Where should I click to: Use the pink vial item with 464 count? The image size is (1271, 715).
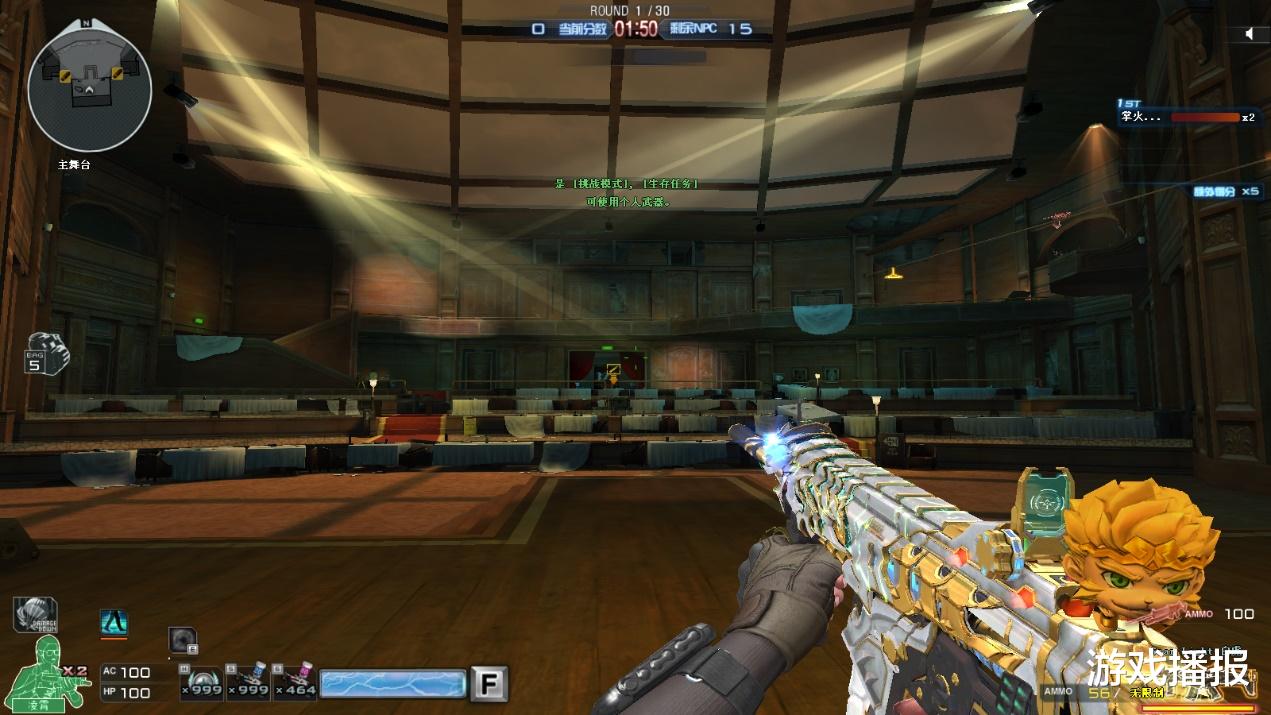click(294, 682)
